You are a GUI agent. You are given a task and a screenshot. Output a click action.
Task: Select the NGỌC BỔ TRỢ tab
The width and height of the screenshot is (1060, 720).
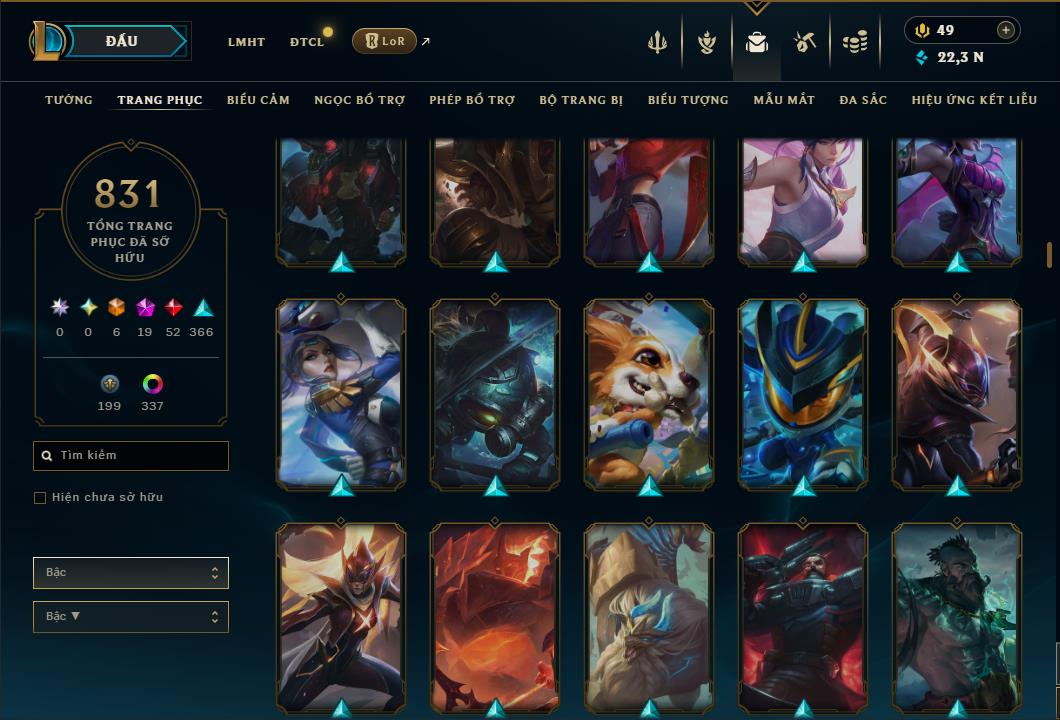(x=359, y=100)
